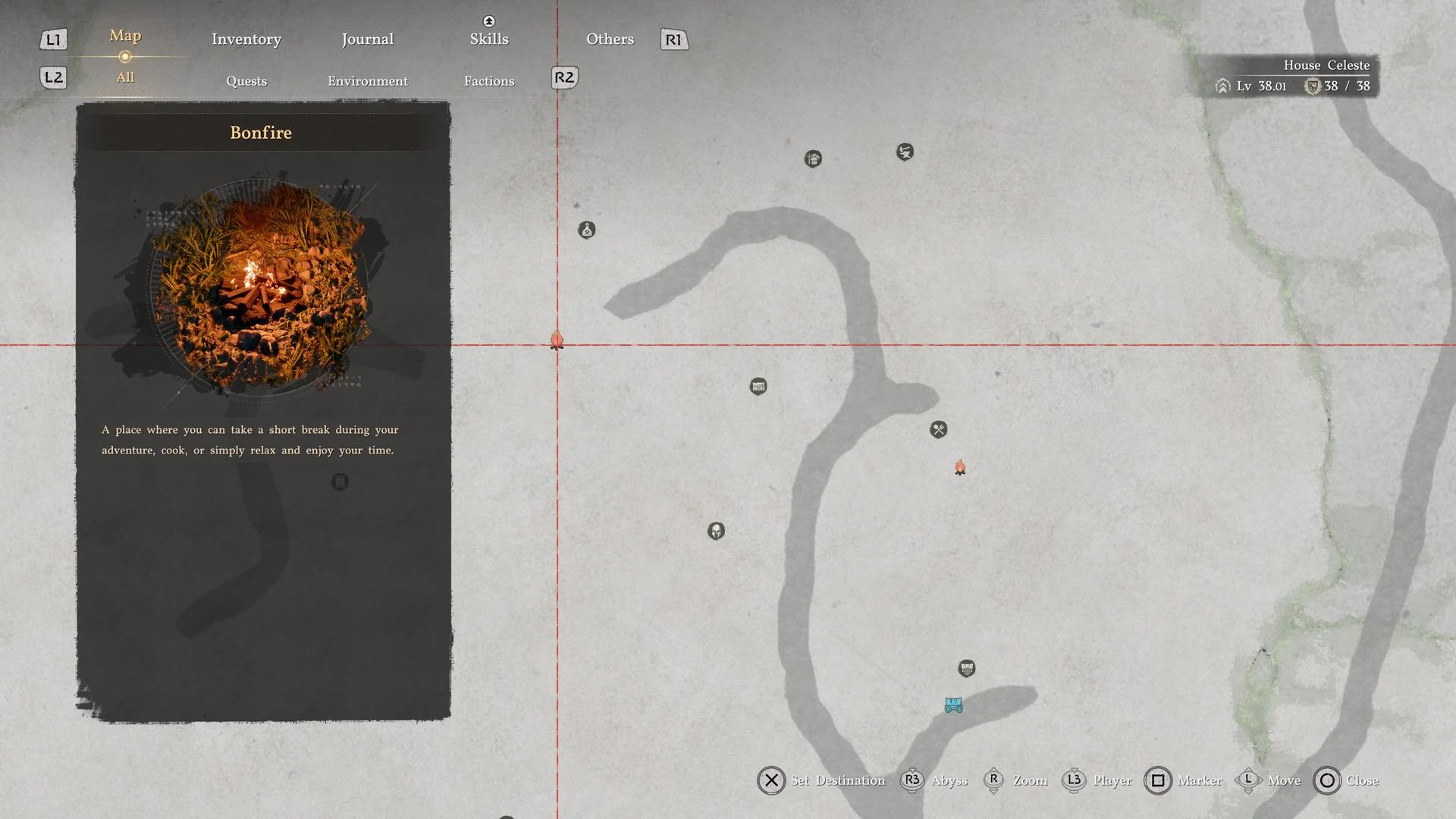Image resolution: width=1456 pixels, height=819 pixels.
Task: Go to the Skills tab
Action: coord(489,39)
